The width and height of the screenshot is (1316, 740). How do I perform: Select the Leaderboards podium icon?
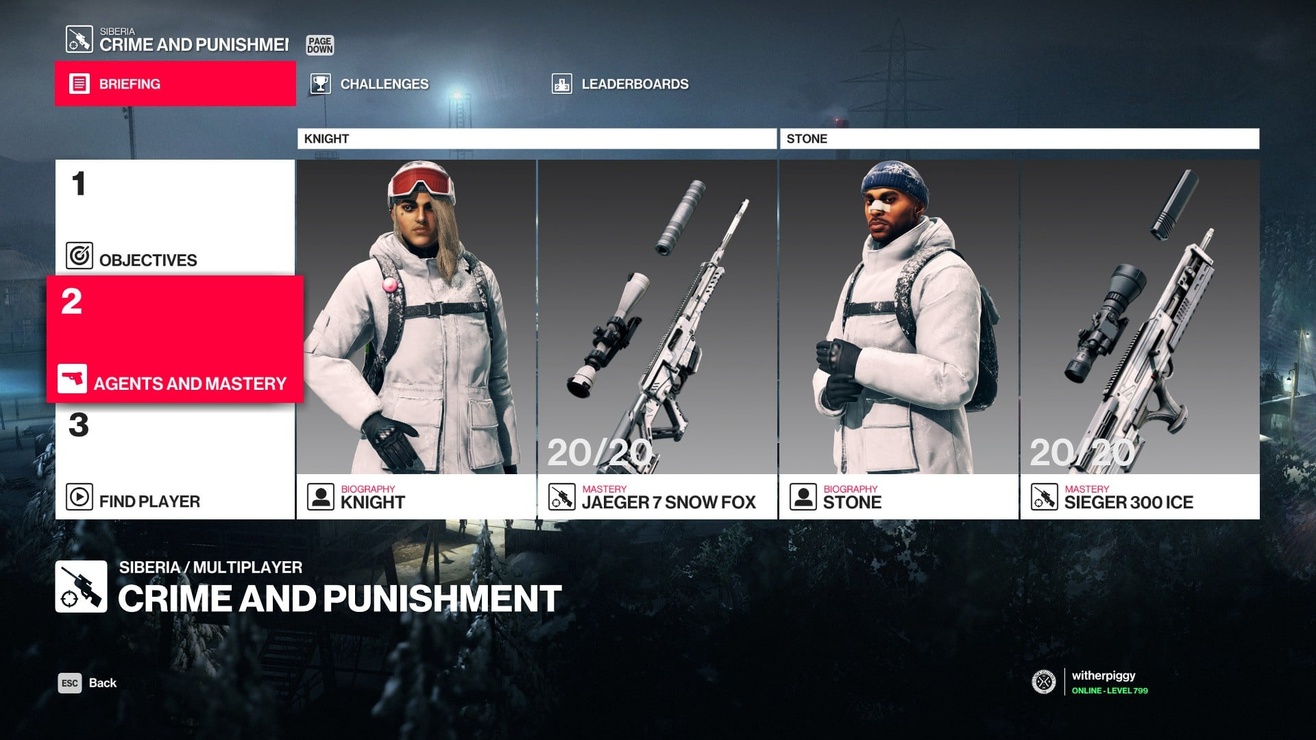point(561,84)
